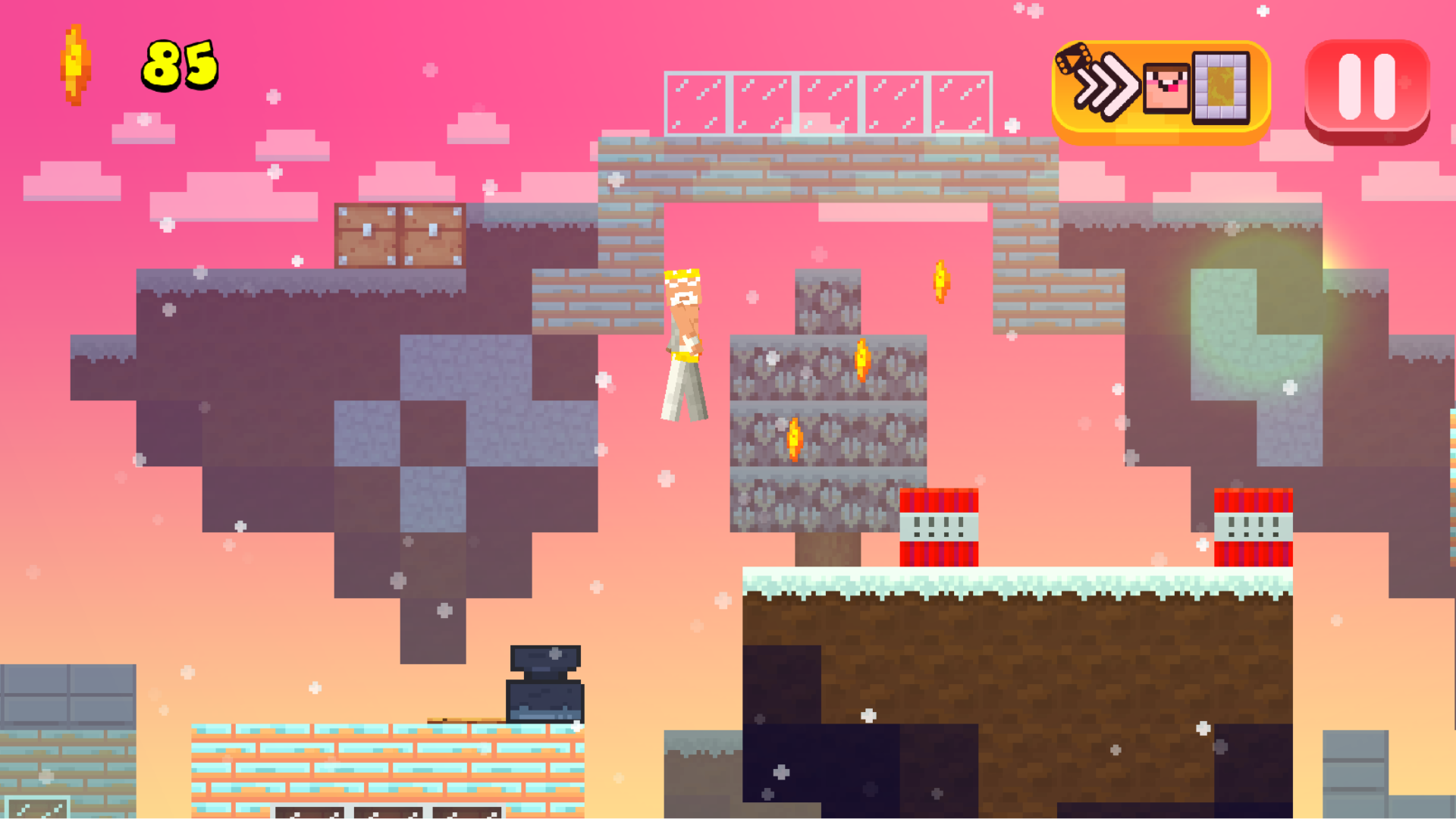The width and height of the screenshot is (1456, 819).
Task: Click the left TNT block on the snowy ledge
Action: (x=940, y=527)
